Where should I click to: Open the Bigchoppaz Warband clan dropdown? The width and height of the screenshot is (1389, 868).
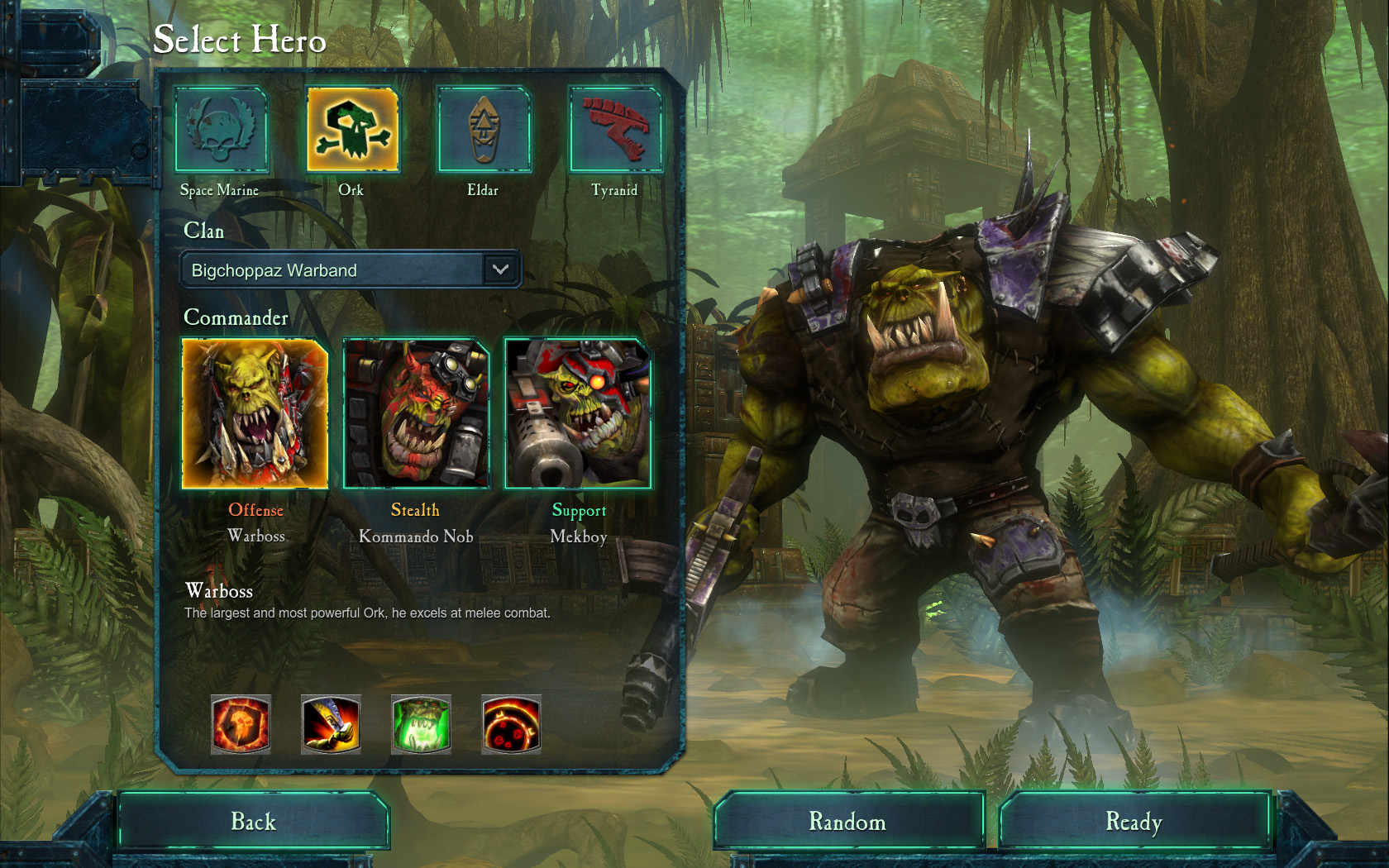click(500, 269)
